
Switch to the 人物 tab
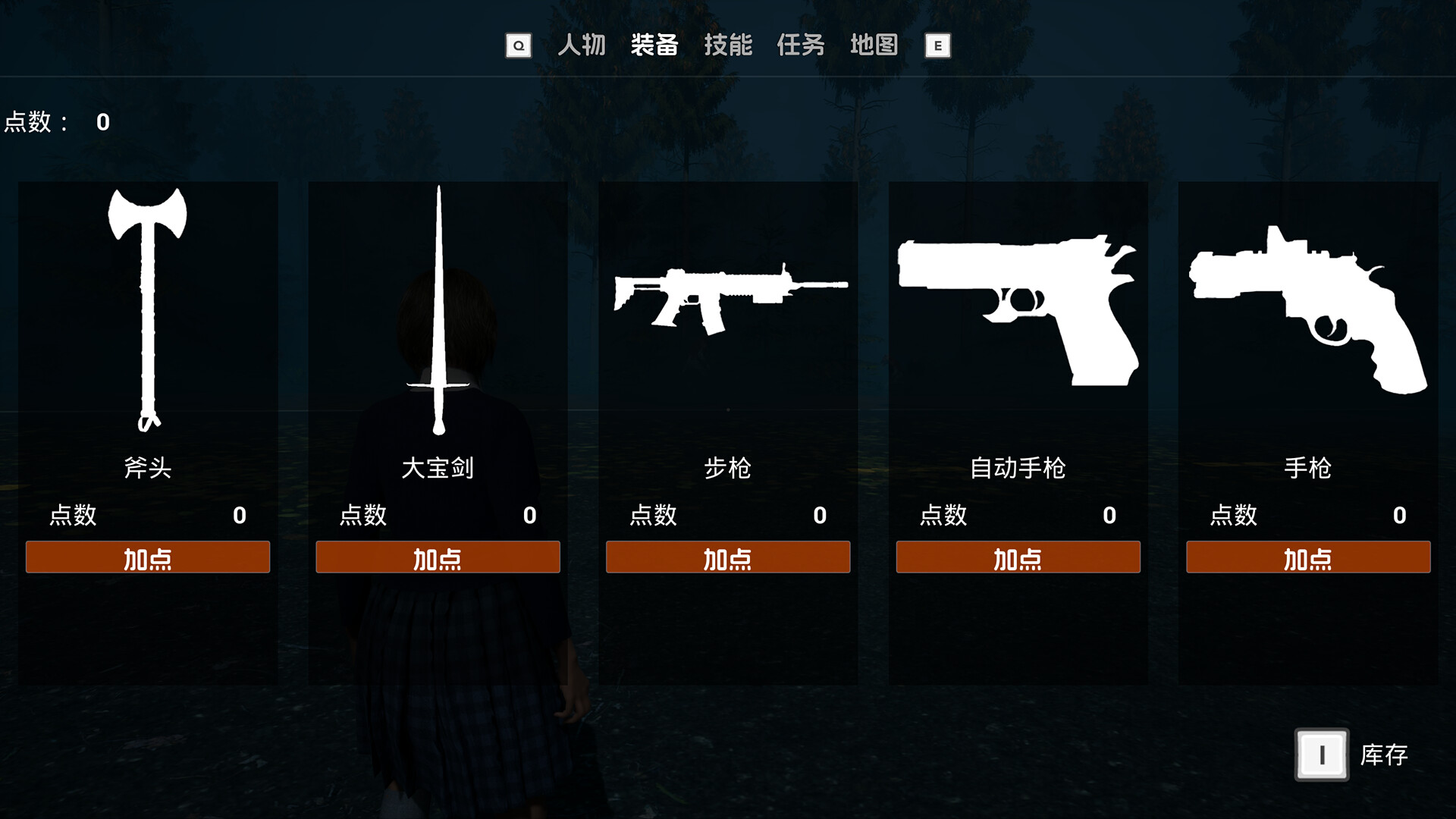pos(582,45)
